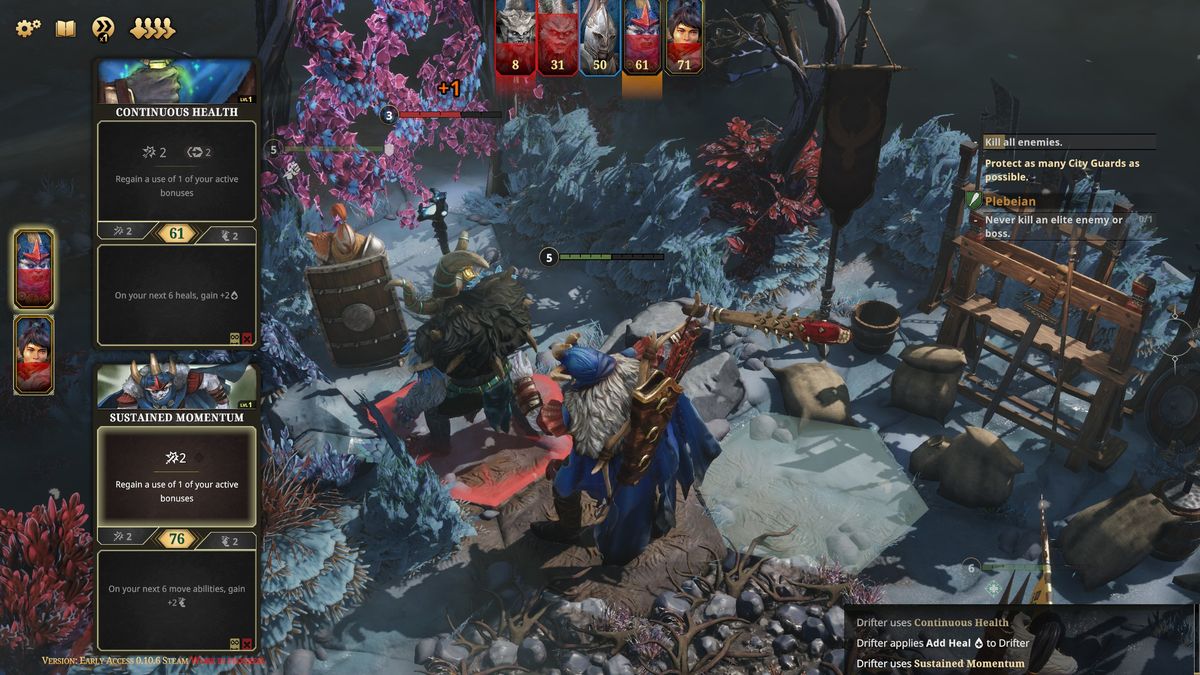Open the party members icon
Screen dimensions: 1200x675
pyautogui.click(x=152, y=28)
